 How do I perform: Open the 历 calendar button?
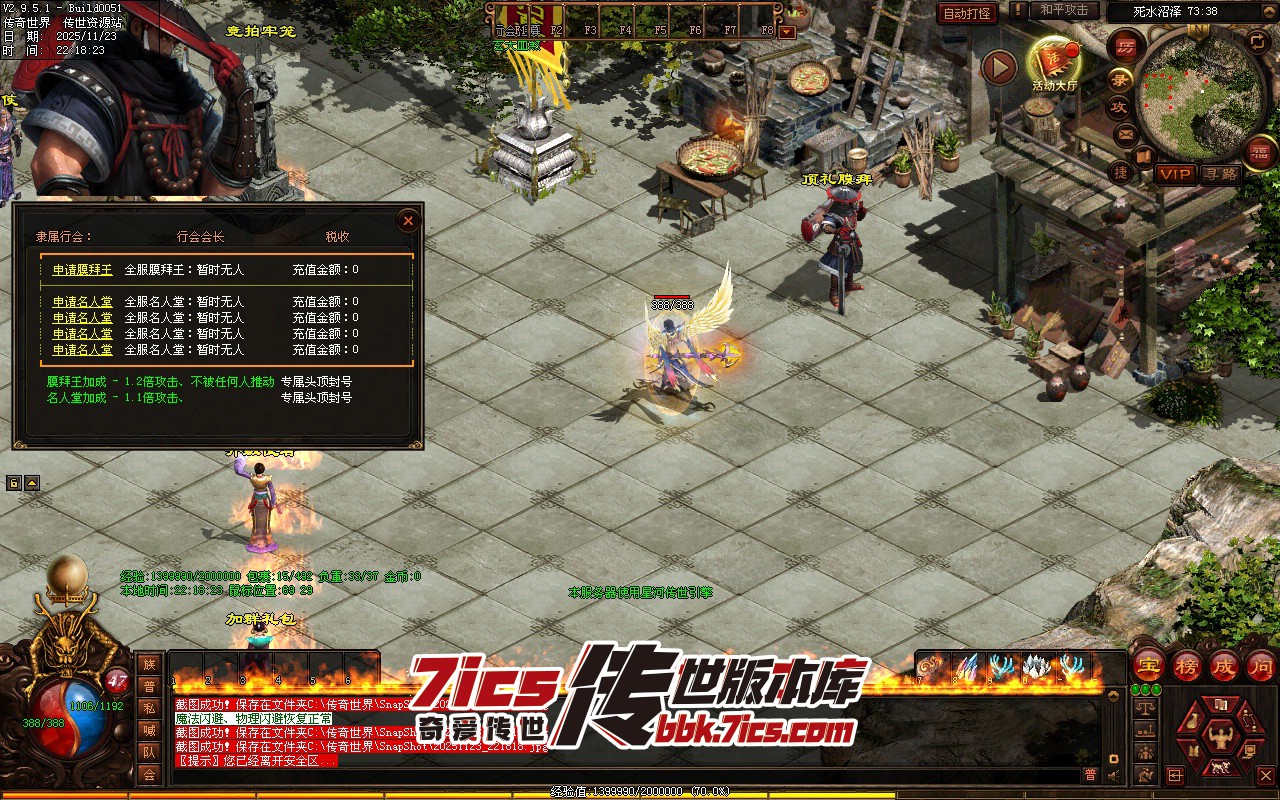click(1126, 46)
